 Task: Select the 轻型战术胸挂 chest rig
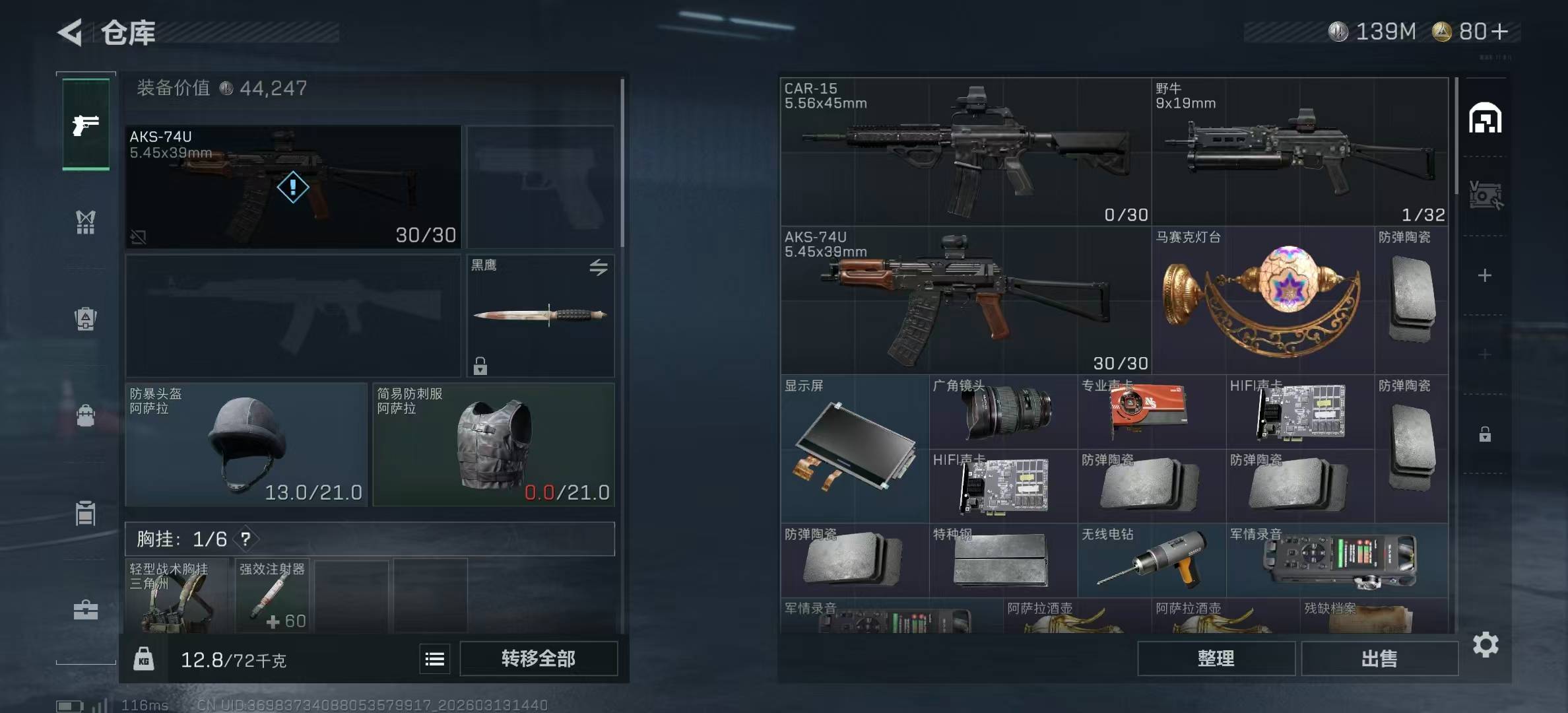coord(177,596)
